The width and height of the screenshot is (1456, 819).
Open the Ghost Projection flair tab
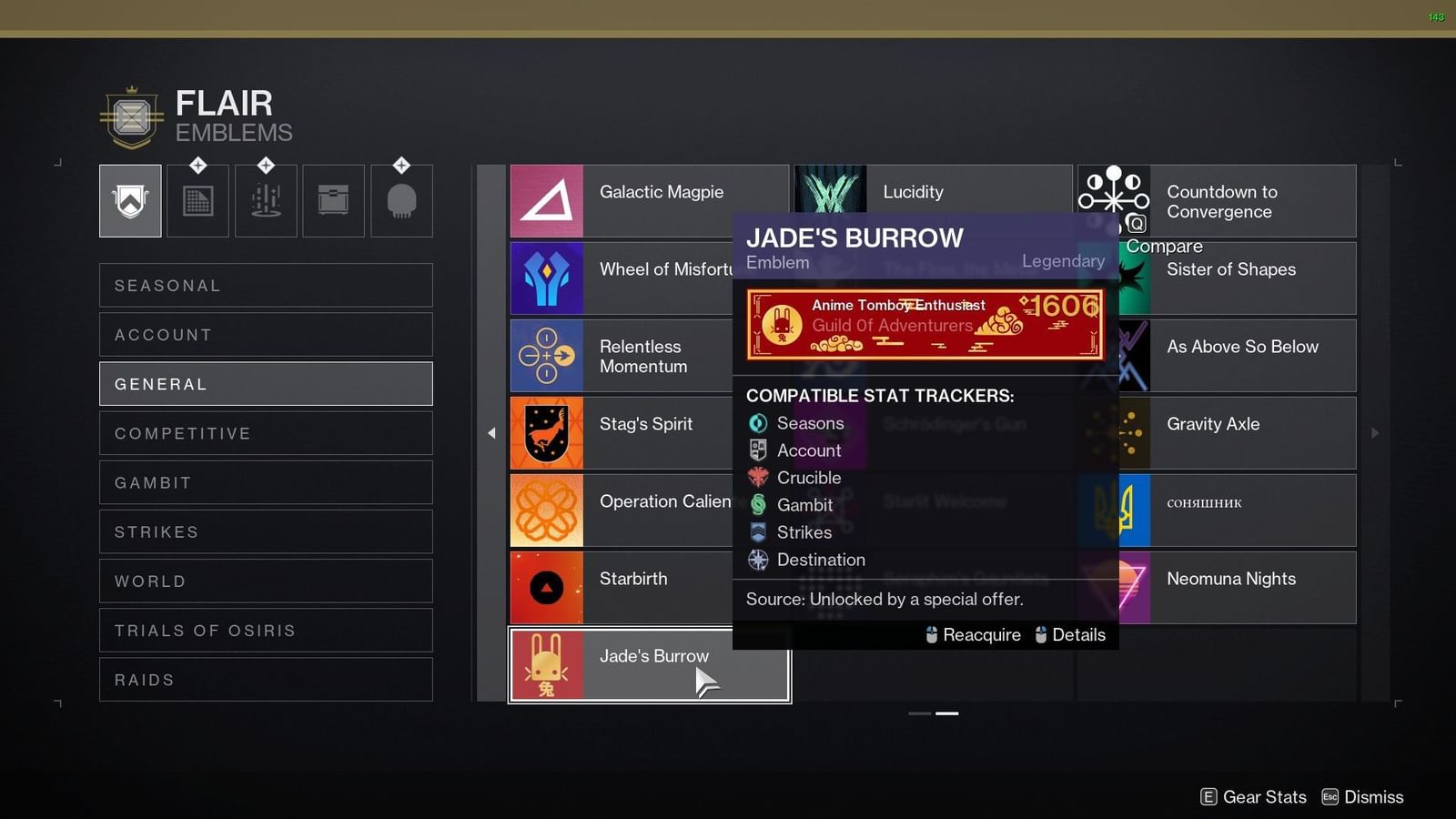pyautogui.click(x=401, y=200)
